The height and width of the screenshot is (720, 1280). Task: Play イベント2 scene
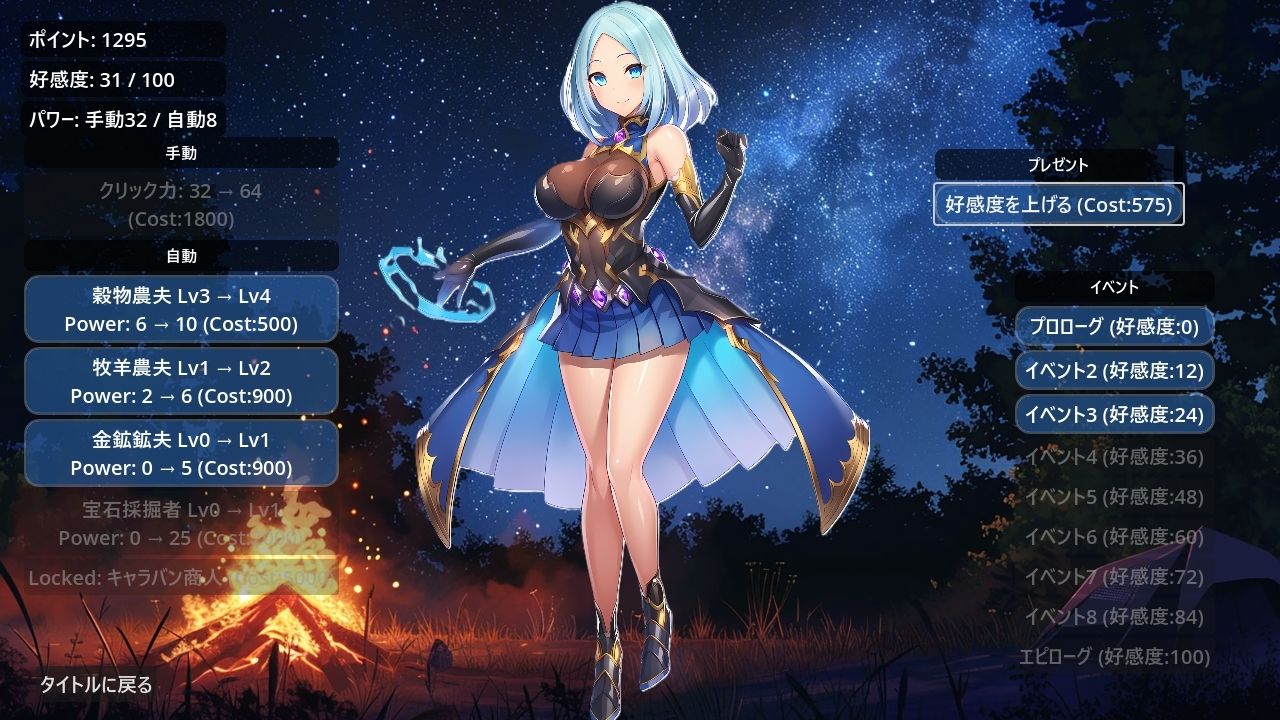pyautogui.click(x=1114, y=371)
